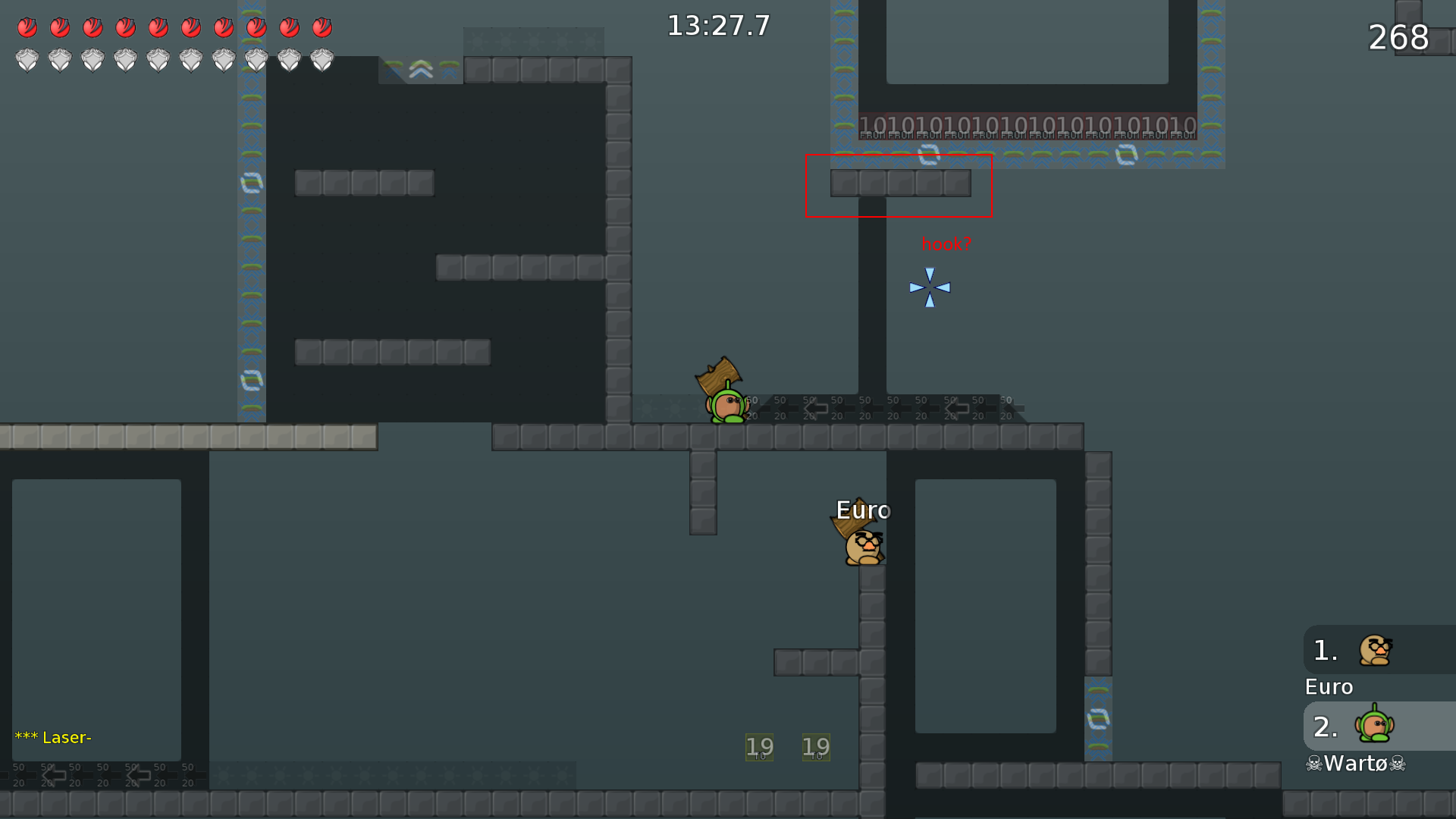Toggle the double blue up-arrow jump tile
1456x819 pixels.
click(x=420, y=68)
